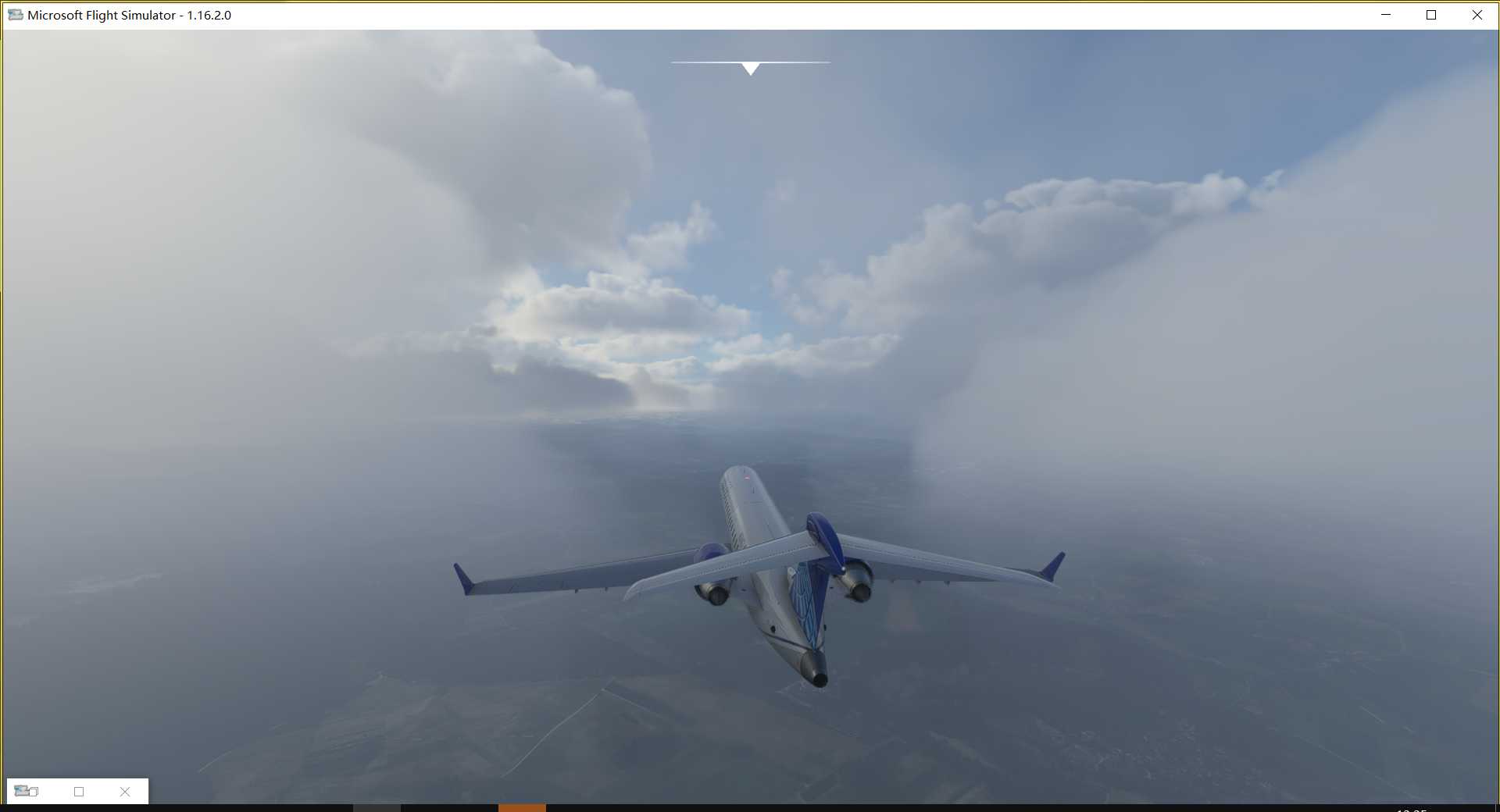
Task: Click the orange taskbar application icon
Action: point(522,809)
